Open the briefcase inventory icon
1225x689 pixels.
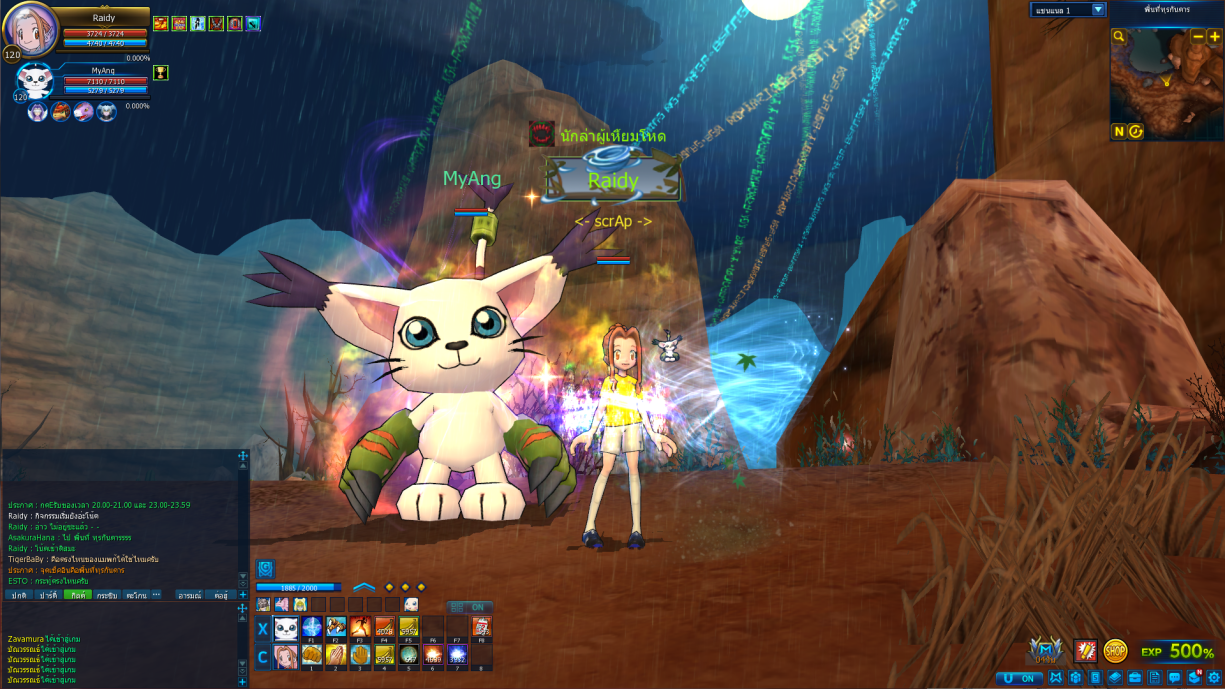click(1135, 678)
